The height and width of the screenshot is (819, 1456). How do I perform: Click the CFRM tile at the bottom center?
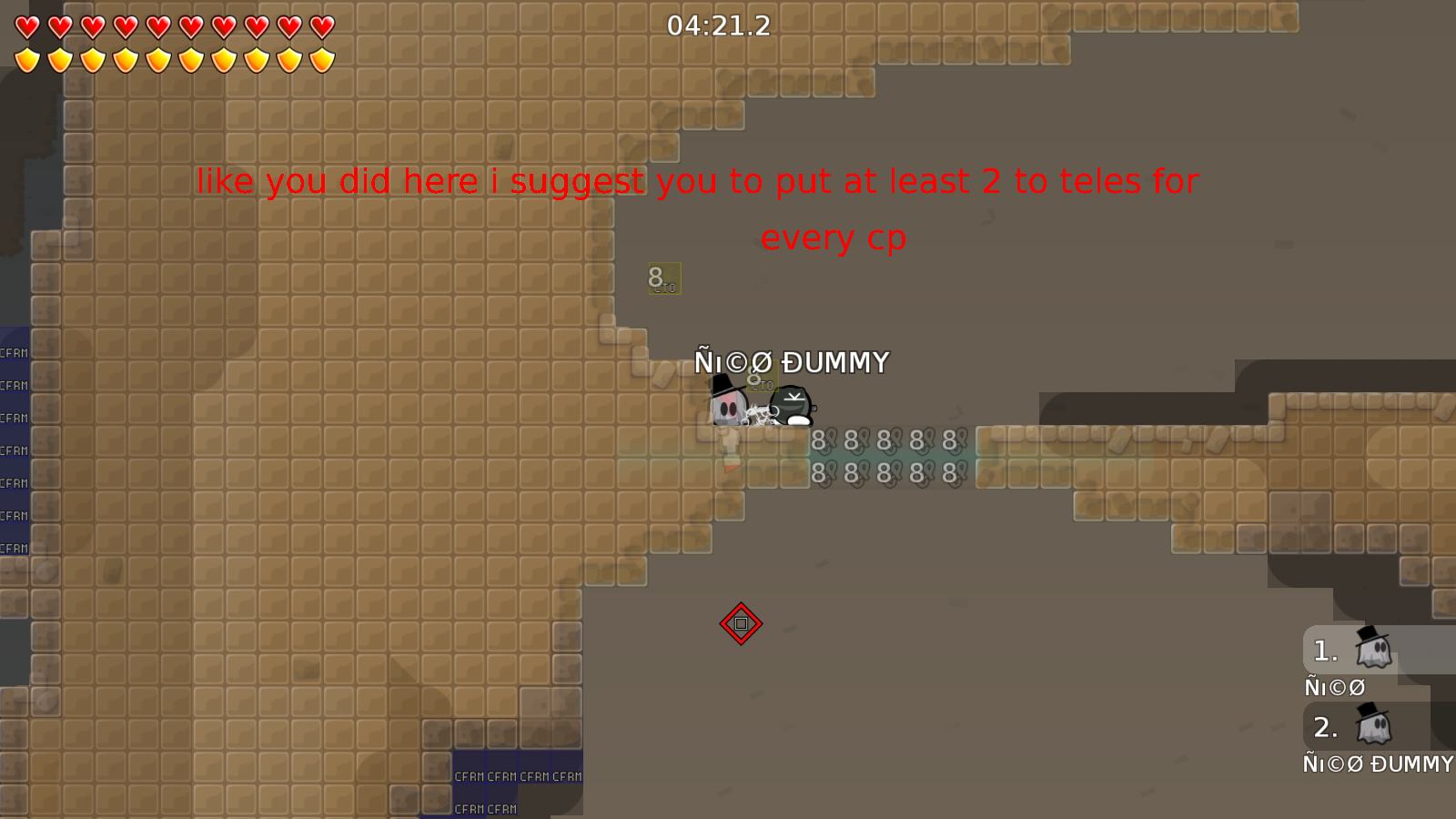469,775
